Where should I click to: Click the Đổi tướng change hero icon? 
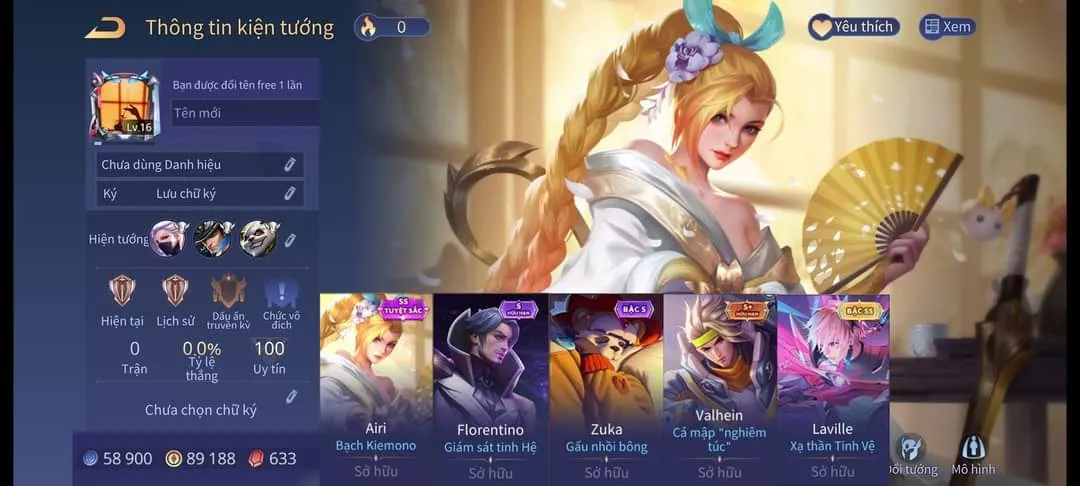912,455
